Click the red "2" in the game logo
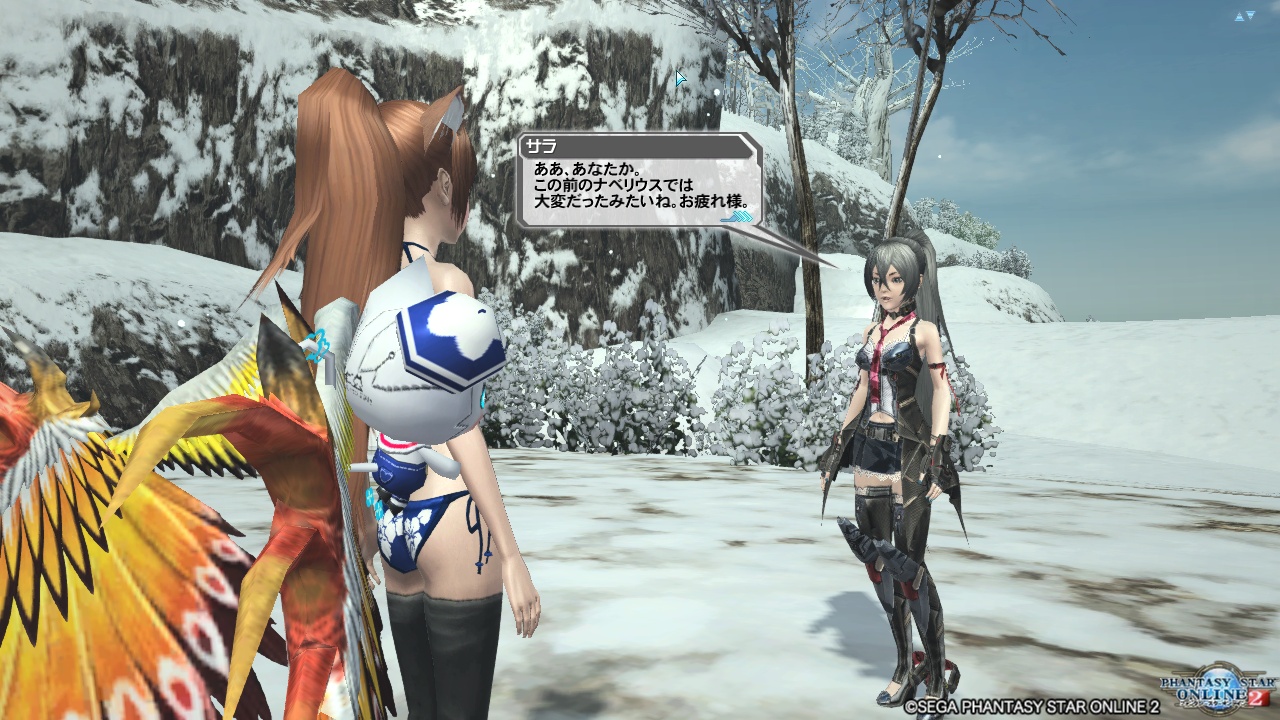 (x=1255, y=697)
